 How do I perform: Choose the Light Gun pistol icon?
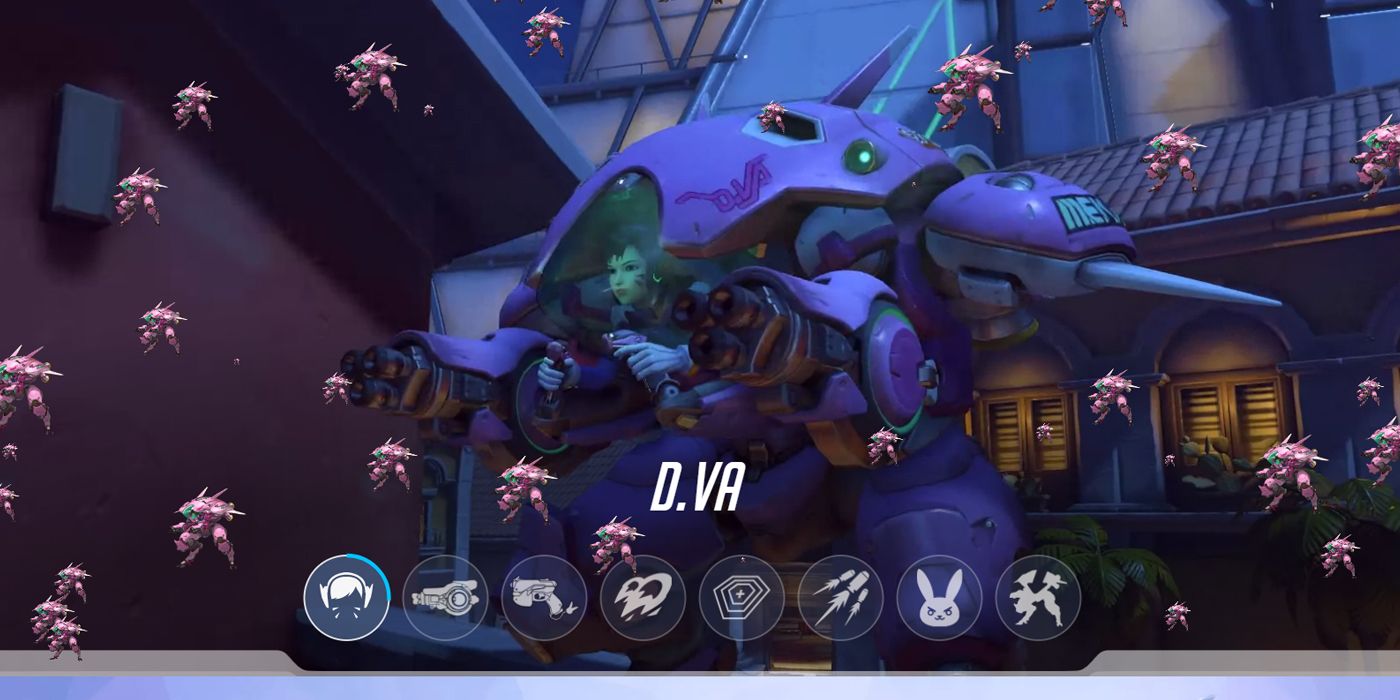click(x=544, y=598)
